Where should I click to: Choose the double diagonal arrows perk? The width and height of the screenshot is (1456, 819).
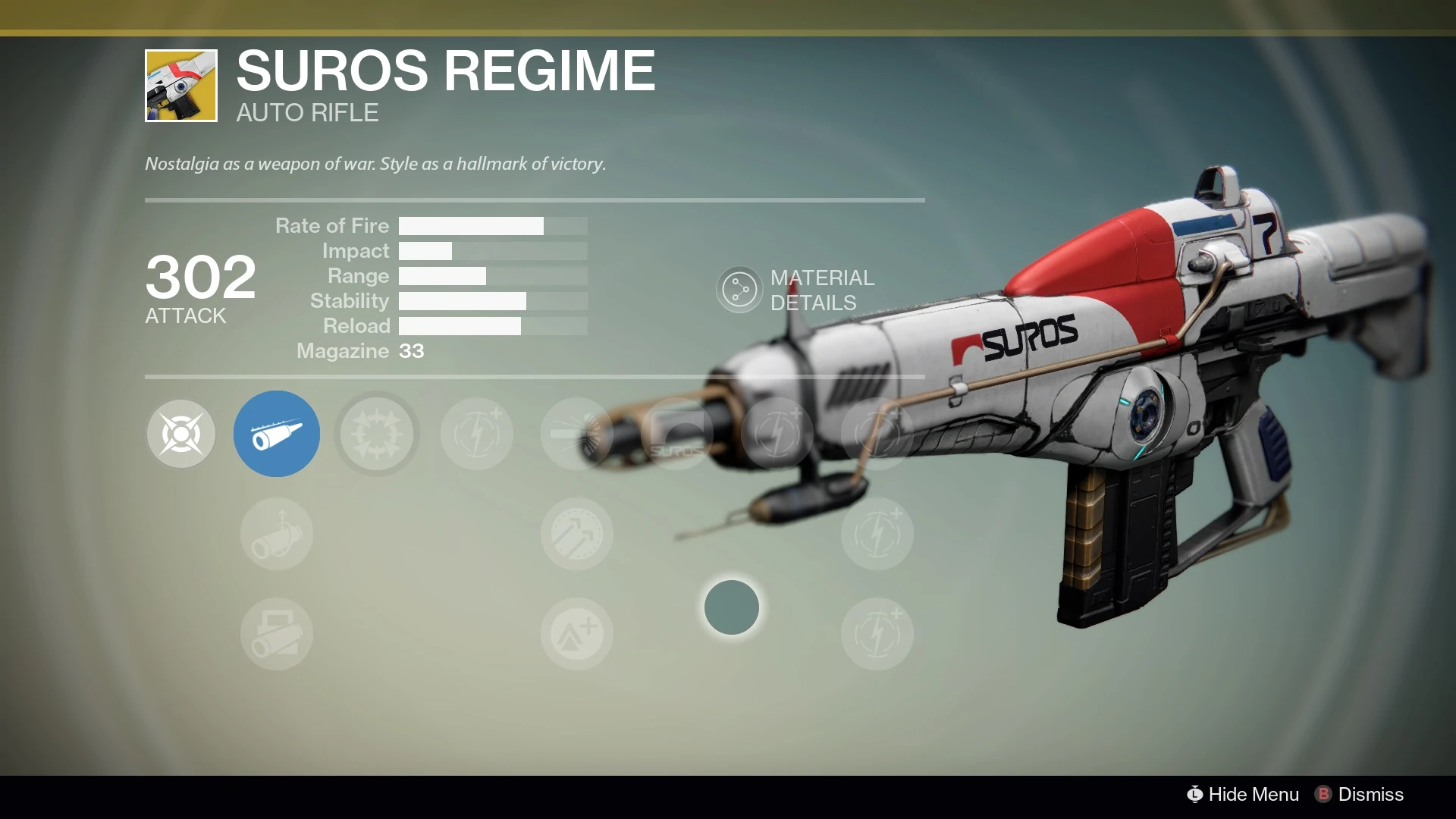(577, 534)
